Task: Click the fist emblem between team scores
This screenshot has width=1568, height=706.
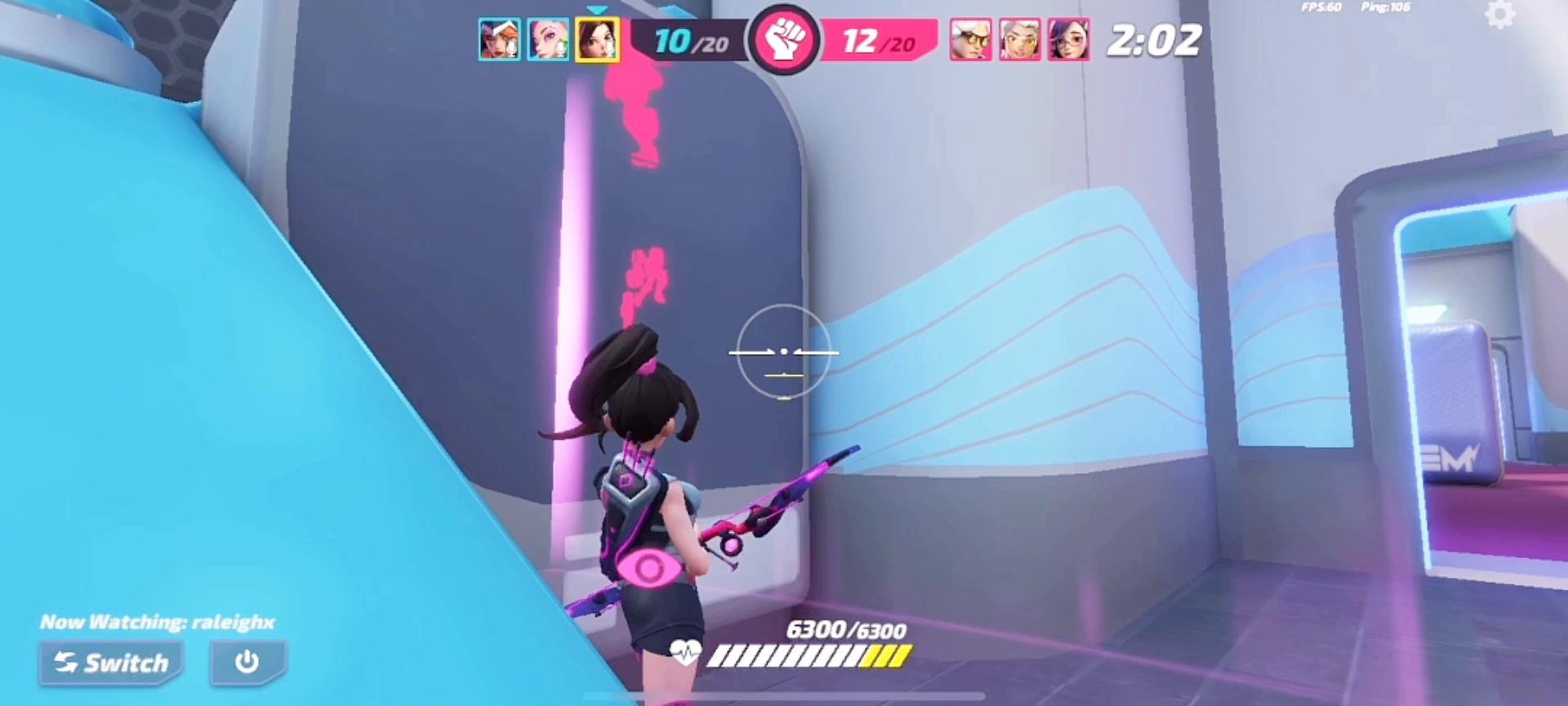Action: tap(785, 39)
